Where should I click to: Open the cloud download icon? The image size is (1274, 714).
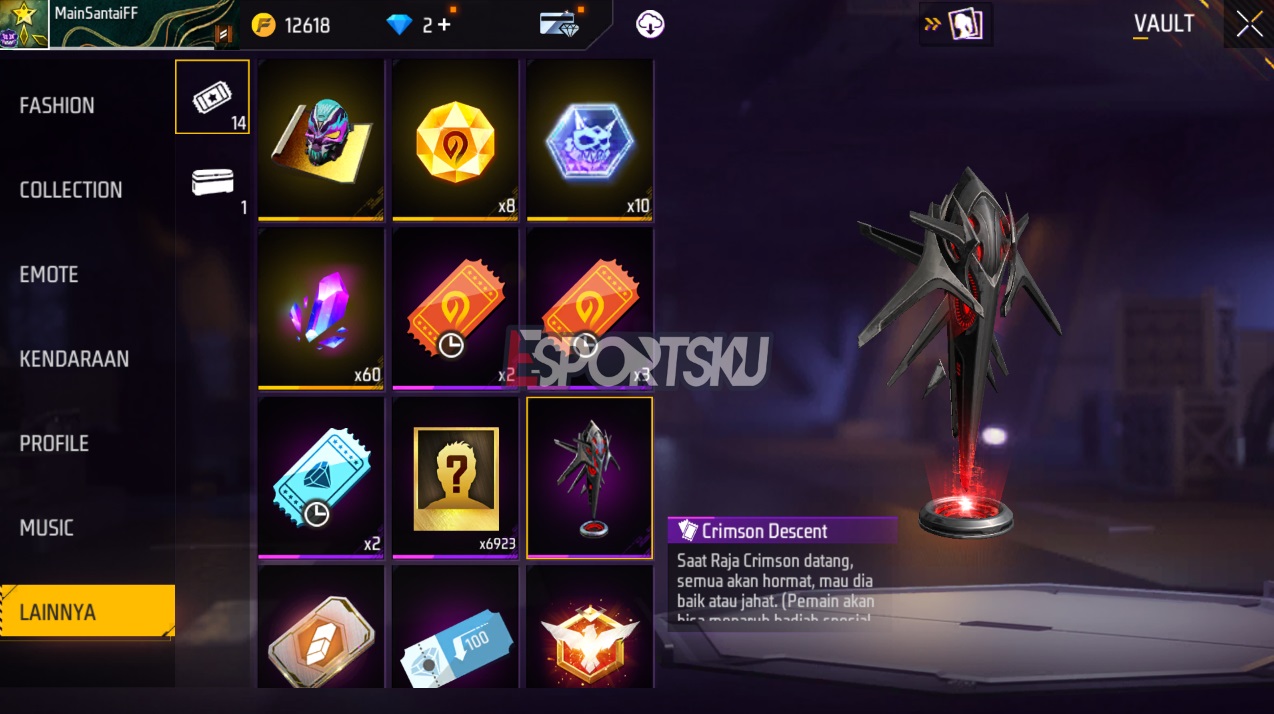(650, 24)
